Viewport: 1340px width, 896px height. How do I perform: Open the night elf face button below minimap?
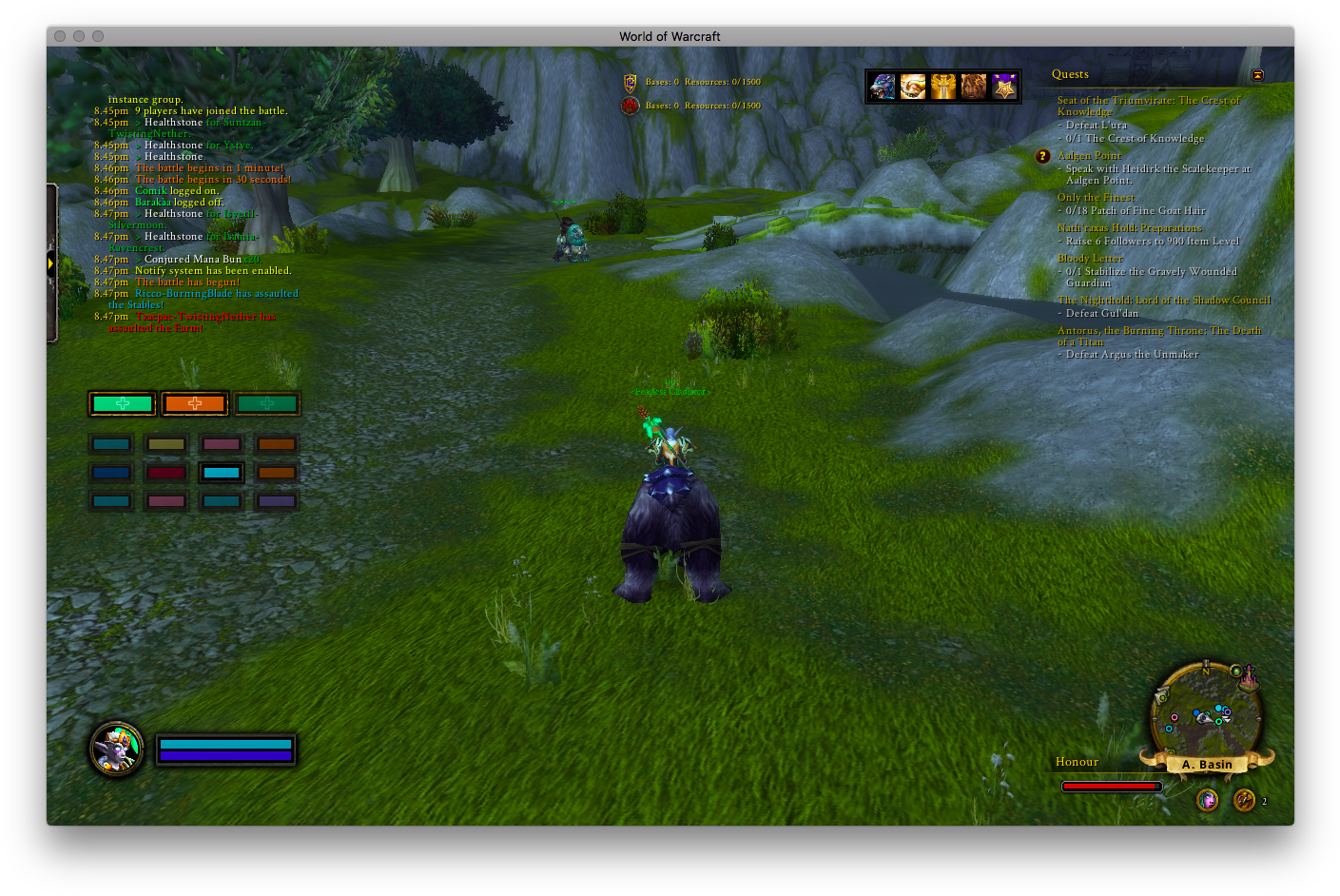point(1207,800)
